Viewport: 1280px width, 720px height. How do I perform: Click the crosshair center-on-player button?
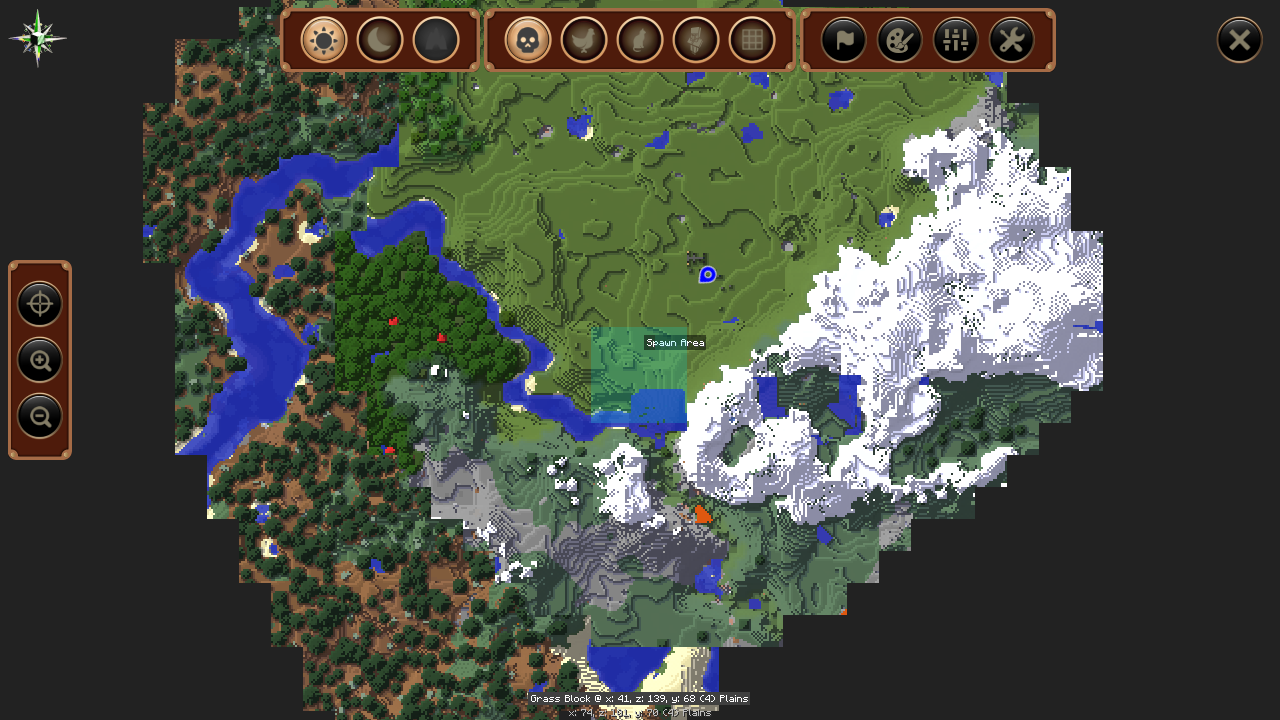tap(40, 304)
